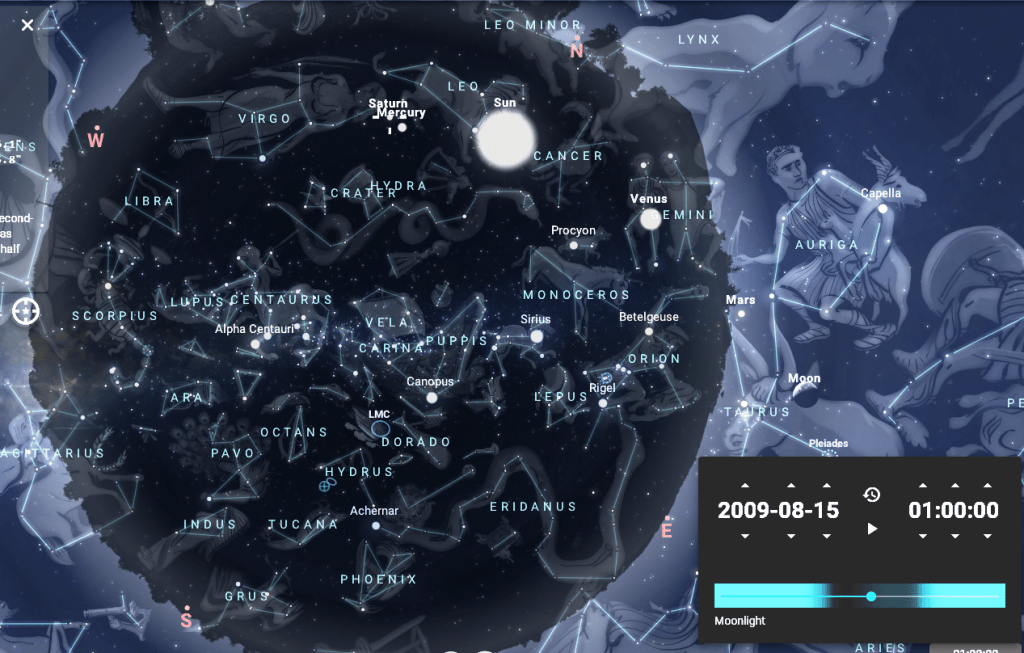The width and height of the screenshot is (1024, 653).
Task: Click the time-of-day slider handle
Action: (871, 596)
